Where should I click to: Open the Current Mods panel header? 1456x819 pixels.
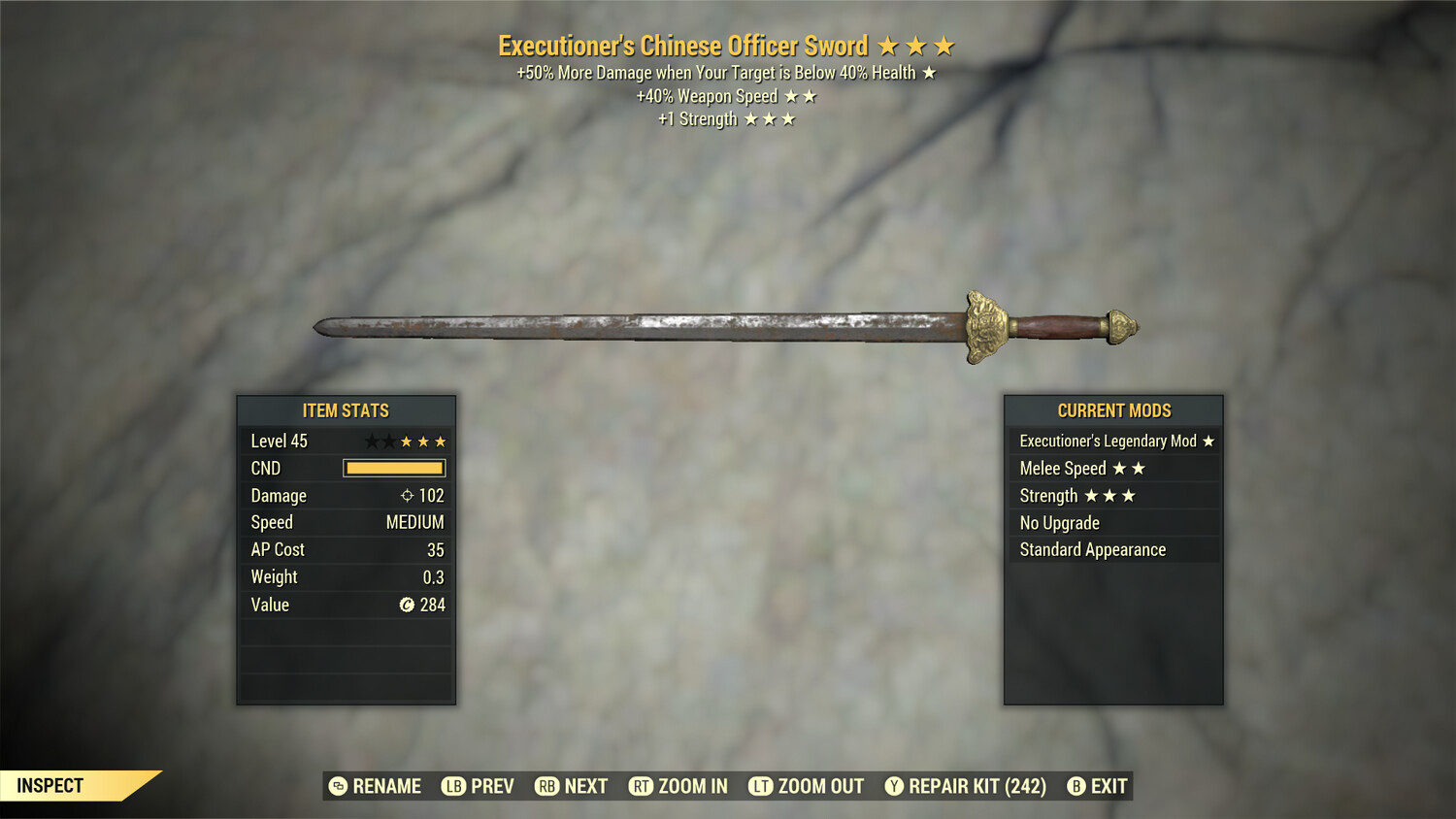point(1113,410)
